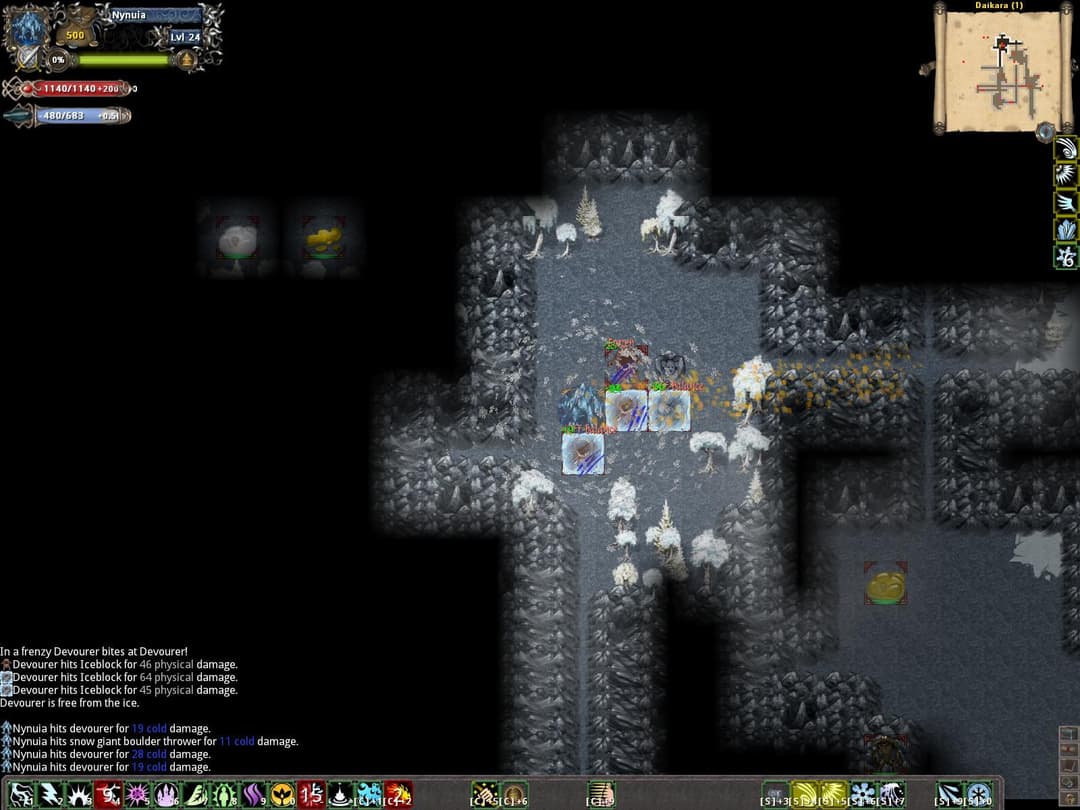Activate the purple castle skill in slot 6

(x=166, y=795)
